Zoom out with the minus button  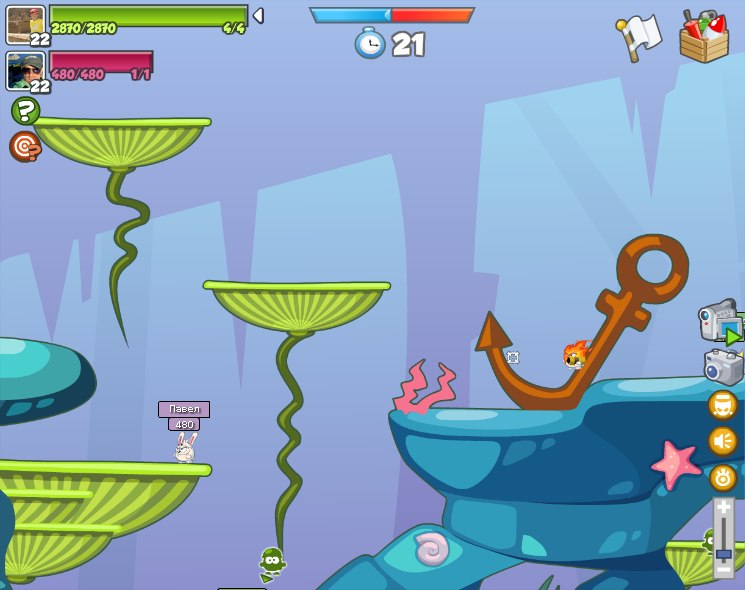(x=723, y=571)
